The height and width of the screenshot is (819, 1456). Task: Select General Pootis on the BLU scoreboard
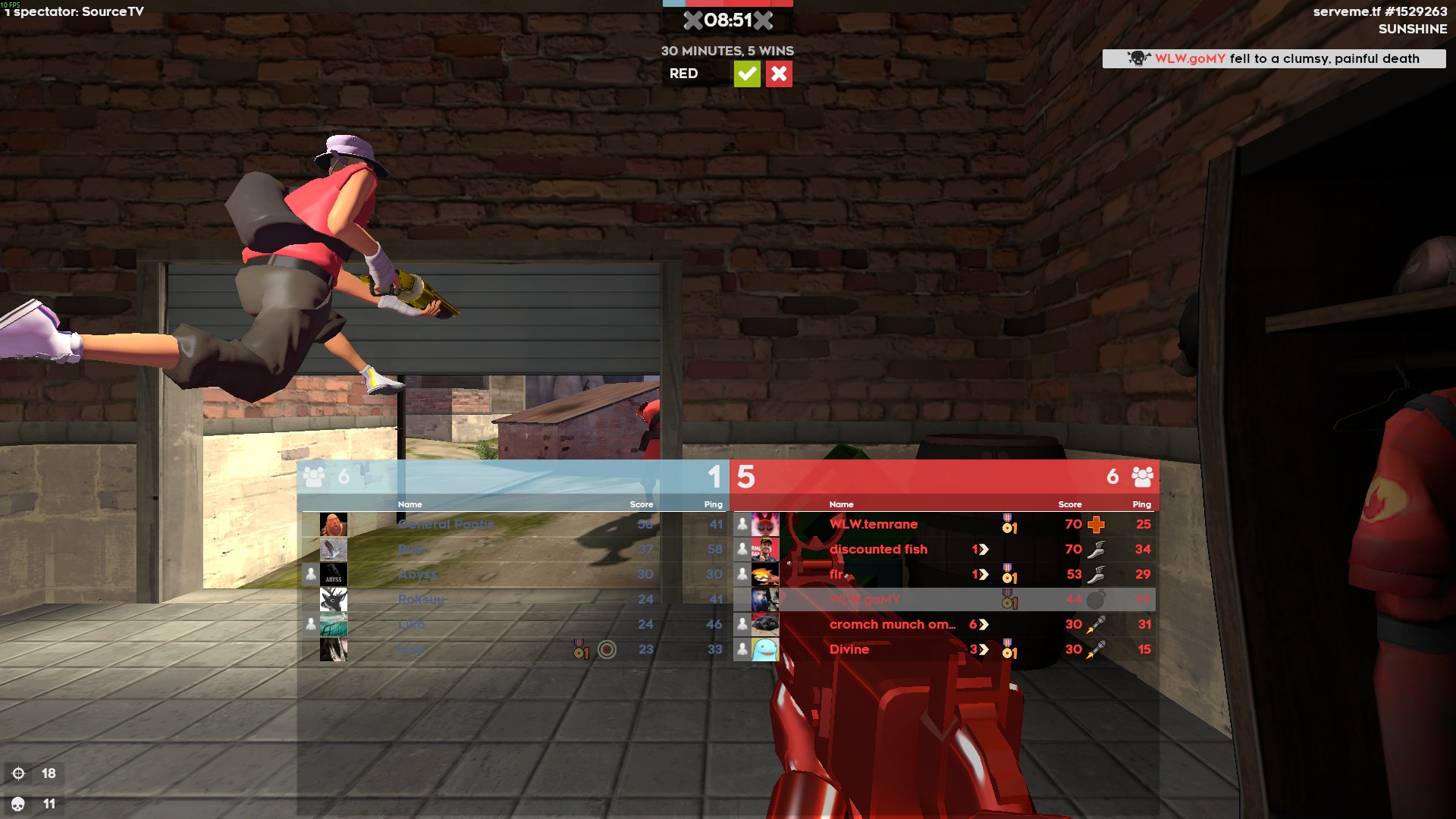pyautogui.click(x=446, y=524)
